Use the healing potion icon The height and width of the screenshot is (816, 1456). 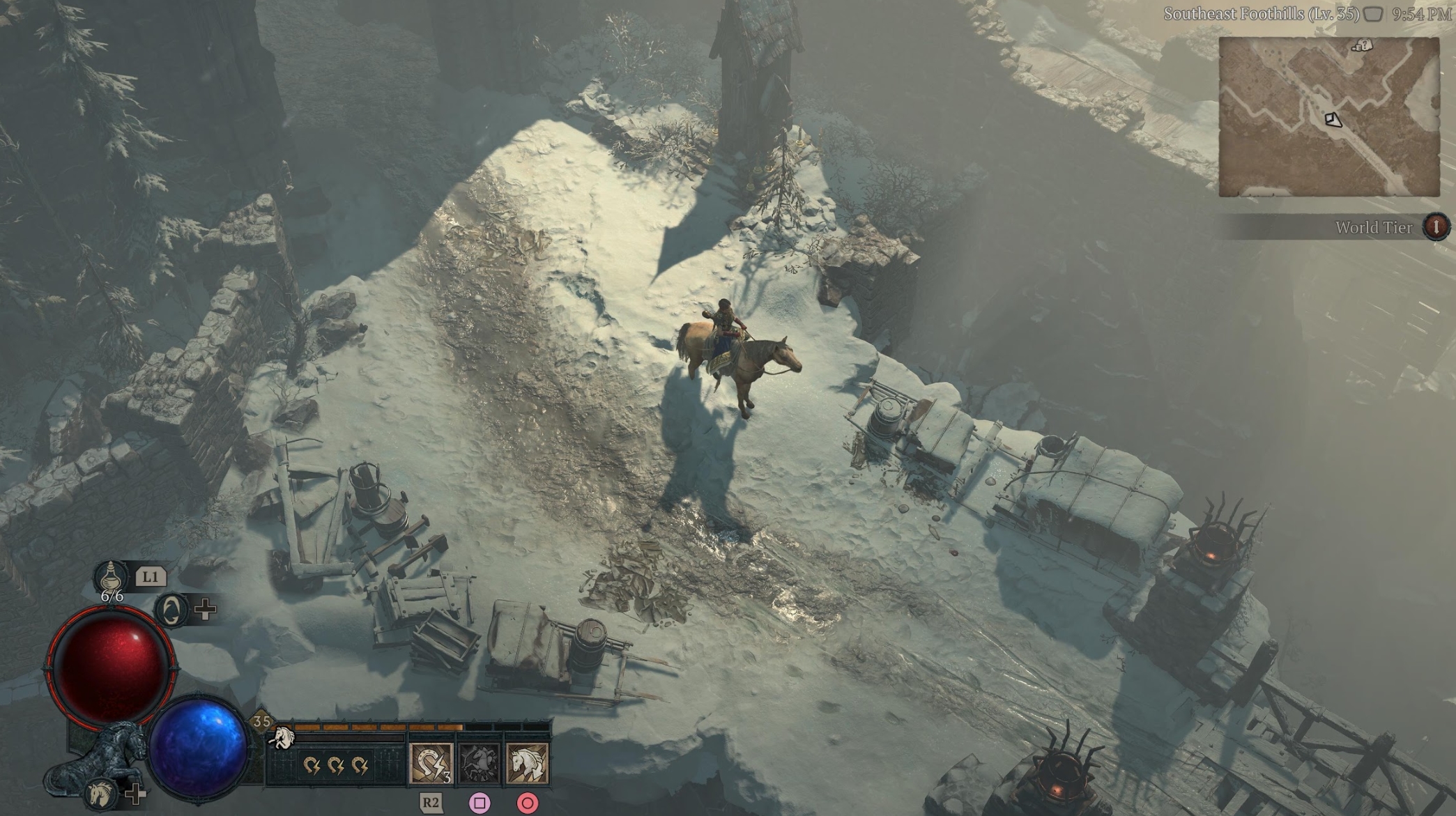[x=112, y=577]
